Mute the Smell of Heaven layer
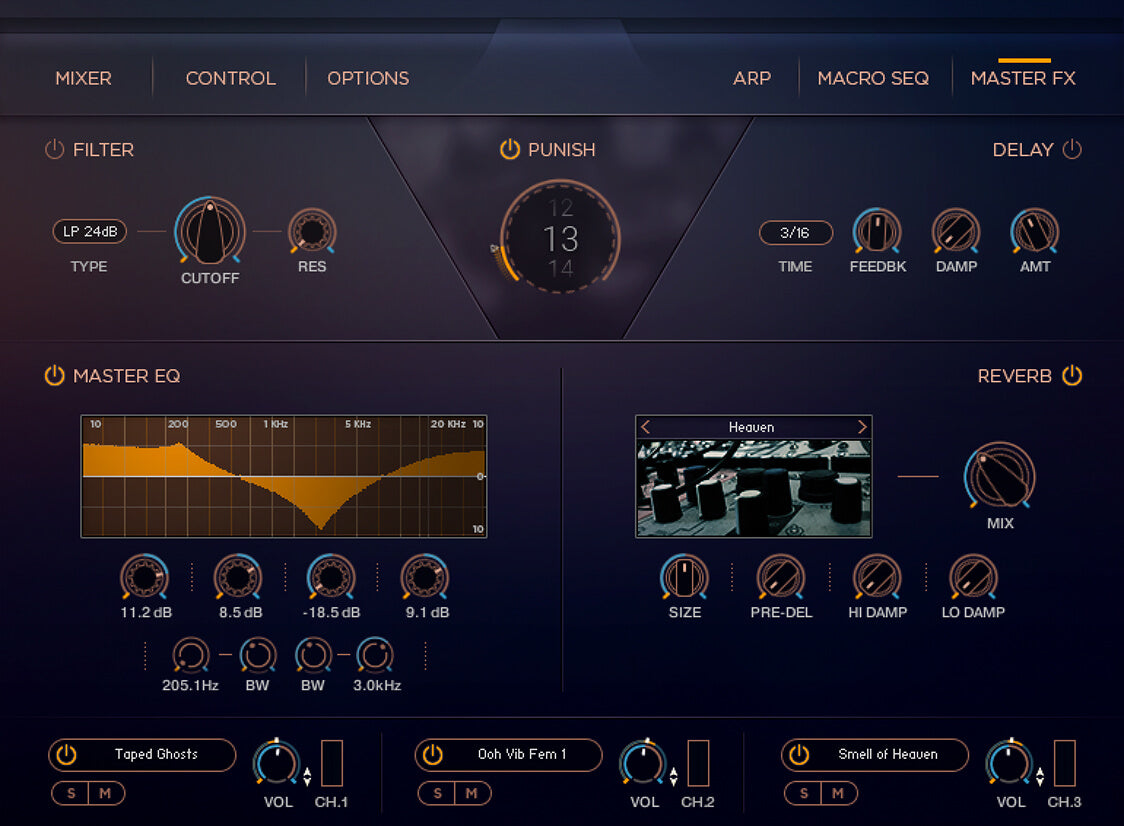 pos(838,794)
